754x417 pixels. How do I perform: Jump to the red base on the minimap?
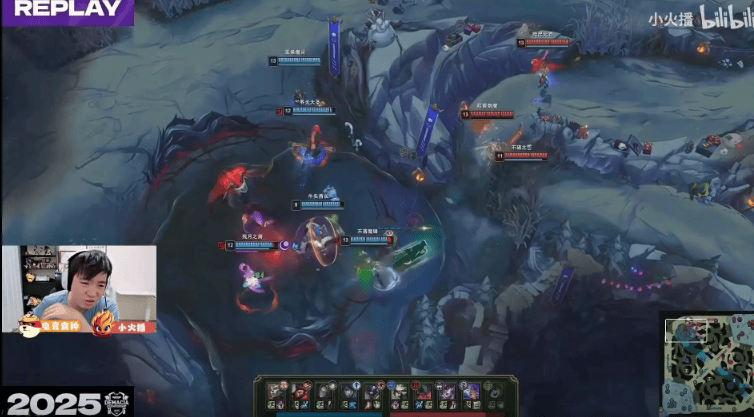pos(742,326)
